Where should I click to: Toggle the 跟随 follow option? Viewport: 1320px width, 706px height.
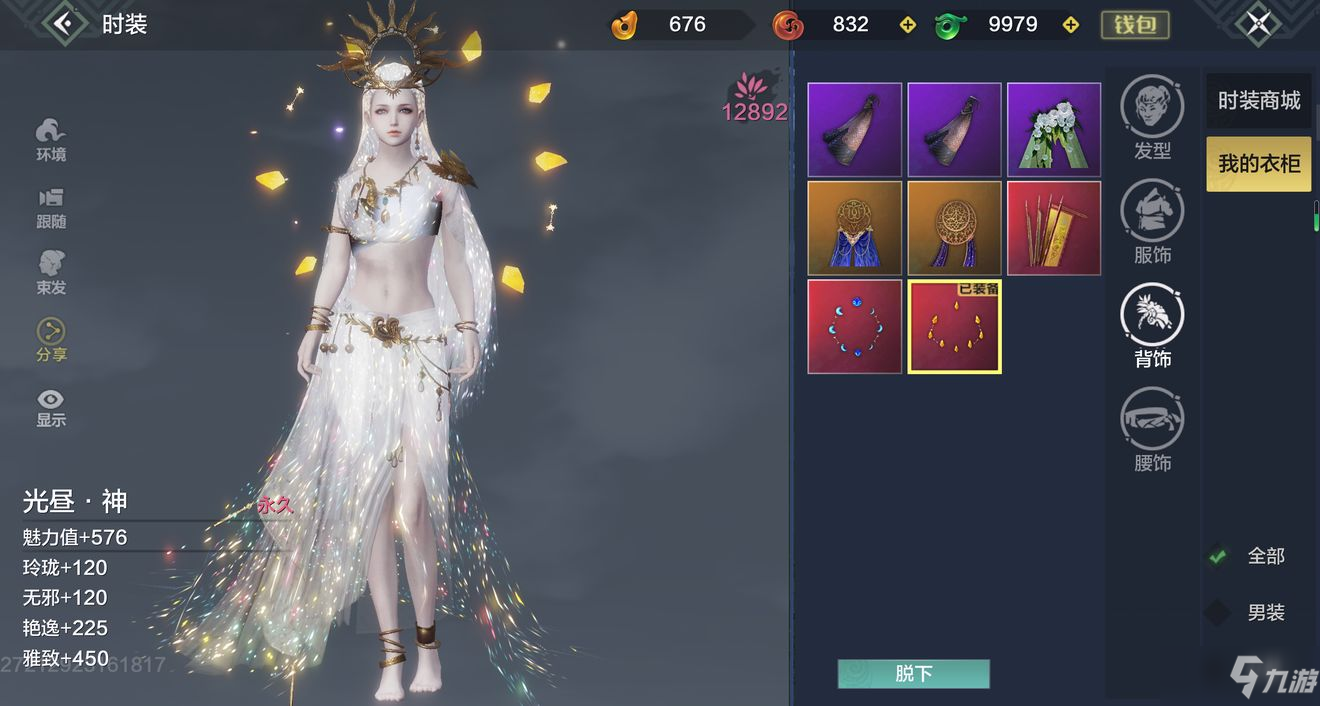click(51, 207)
